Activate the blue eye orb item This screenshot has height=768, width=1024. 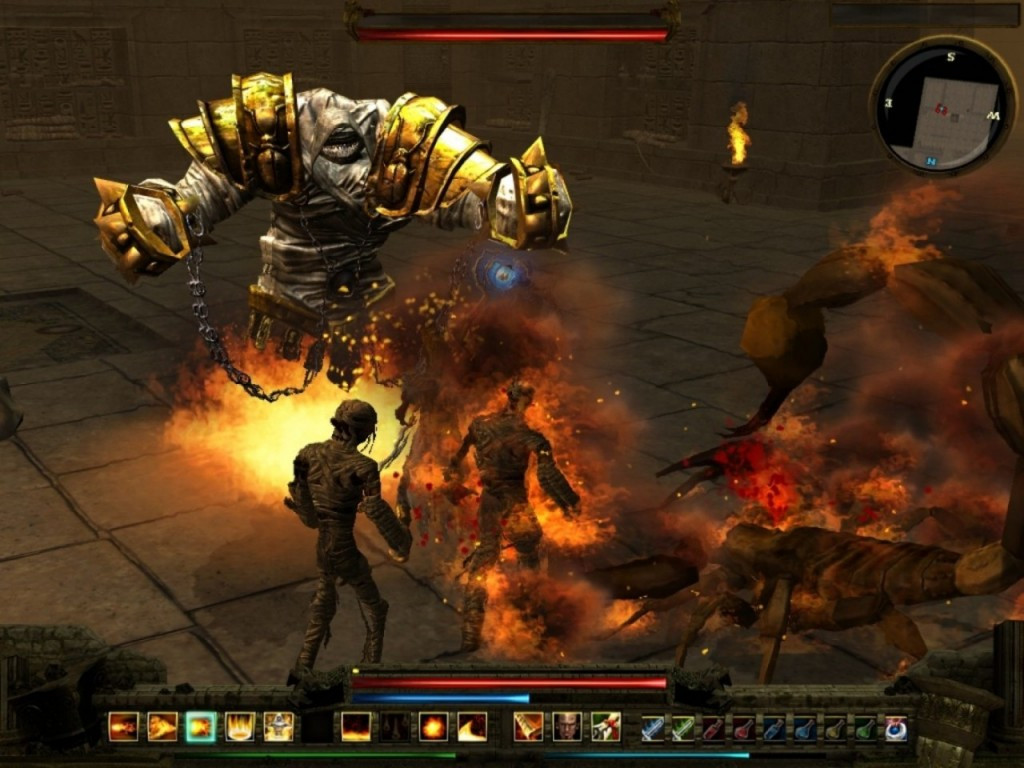click(x=895, y=728)
